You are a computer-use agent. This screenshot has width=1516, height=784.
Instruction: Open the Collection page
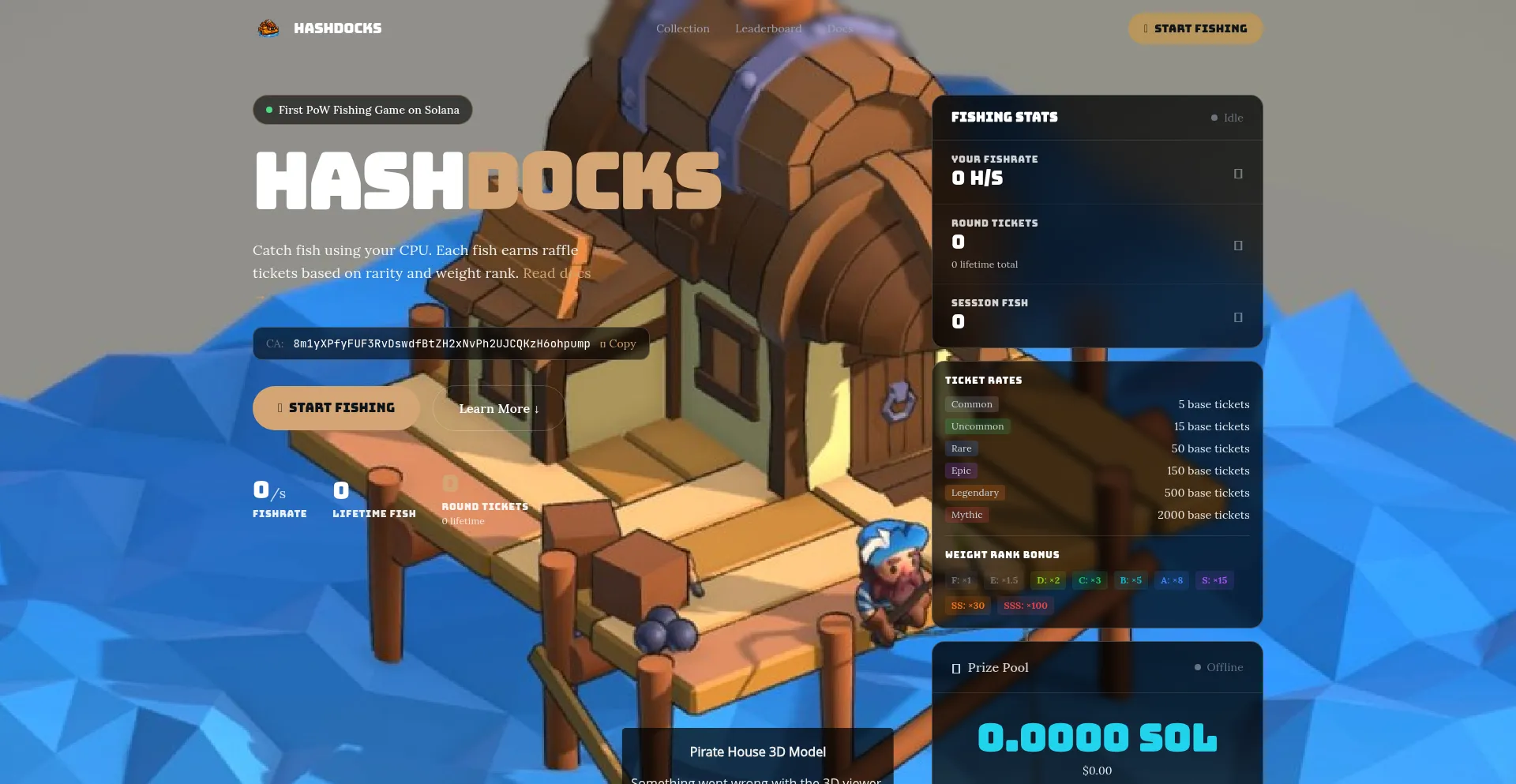[682, 28]
